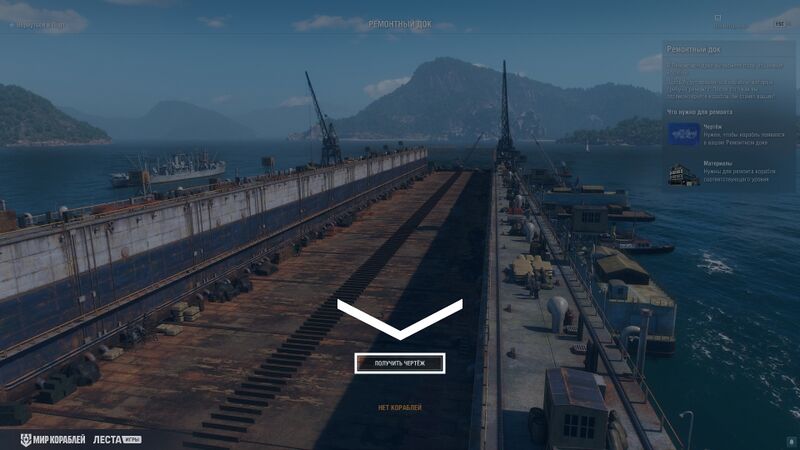The width and height of the screenshot is (800, 450).
Task: Click the "Получить чертёж" button
Action: (400, 363)
